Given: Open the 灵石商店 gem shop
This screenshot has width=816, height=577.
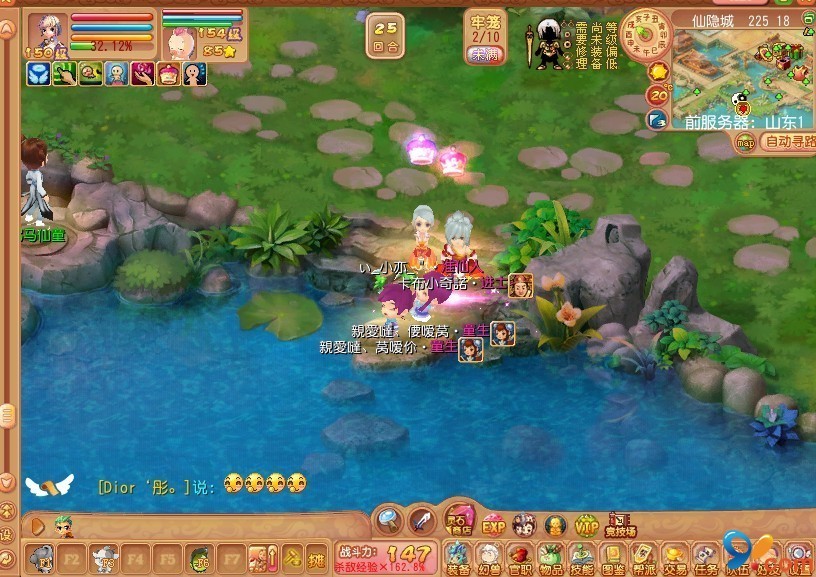Looking at the screenshot, I should click(458, 521).
